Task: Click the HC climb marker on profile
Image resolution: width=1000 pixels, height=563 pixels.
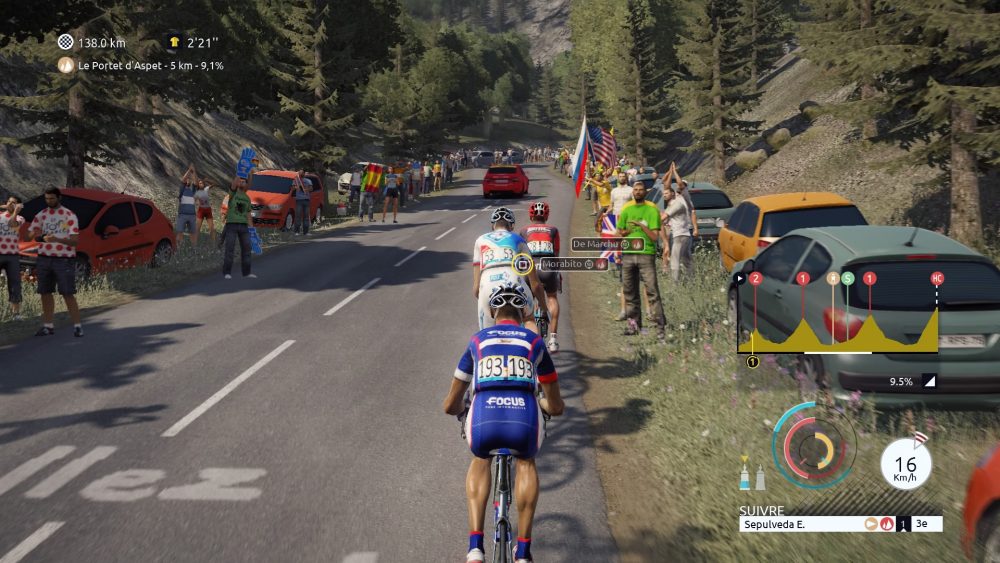Action: point(937,278)
